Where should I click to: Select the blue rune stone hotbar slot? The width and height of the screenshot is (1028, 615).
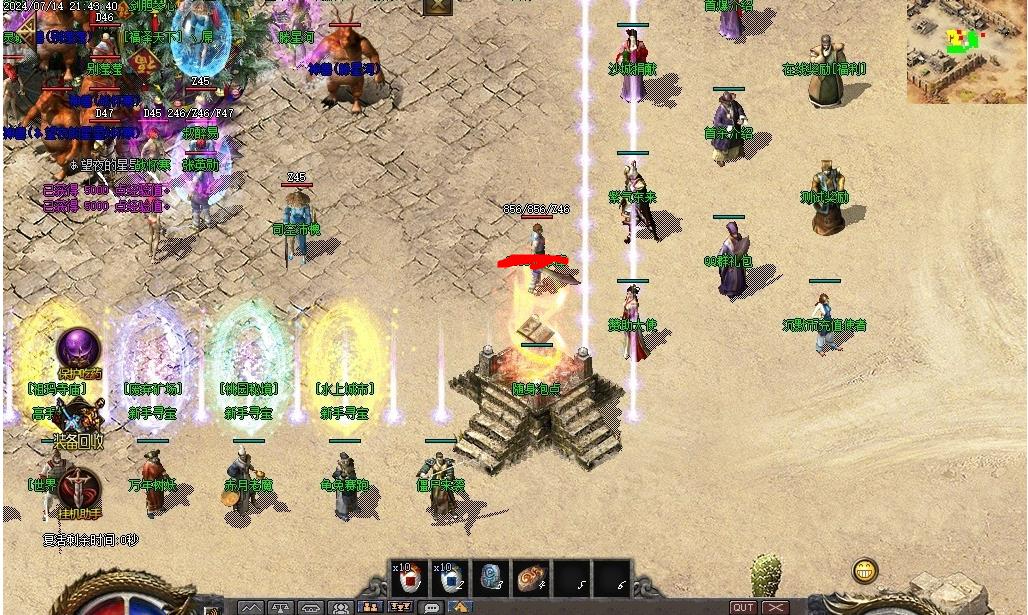[491, 578]
